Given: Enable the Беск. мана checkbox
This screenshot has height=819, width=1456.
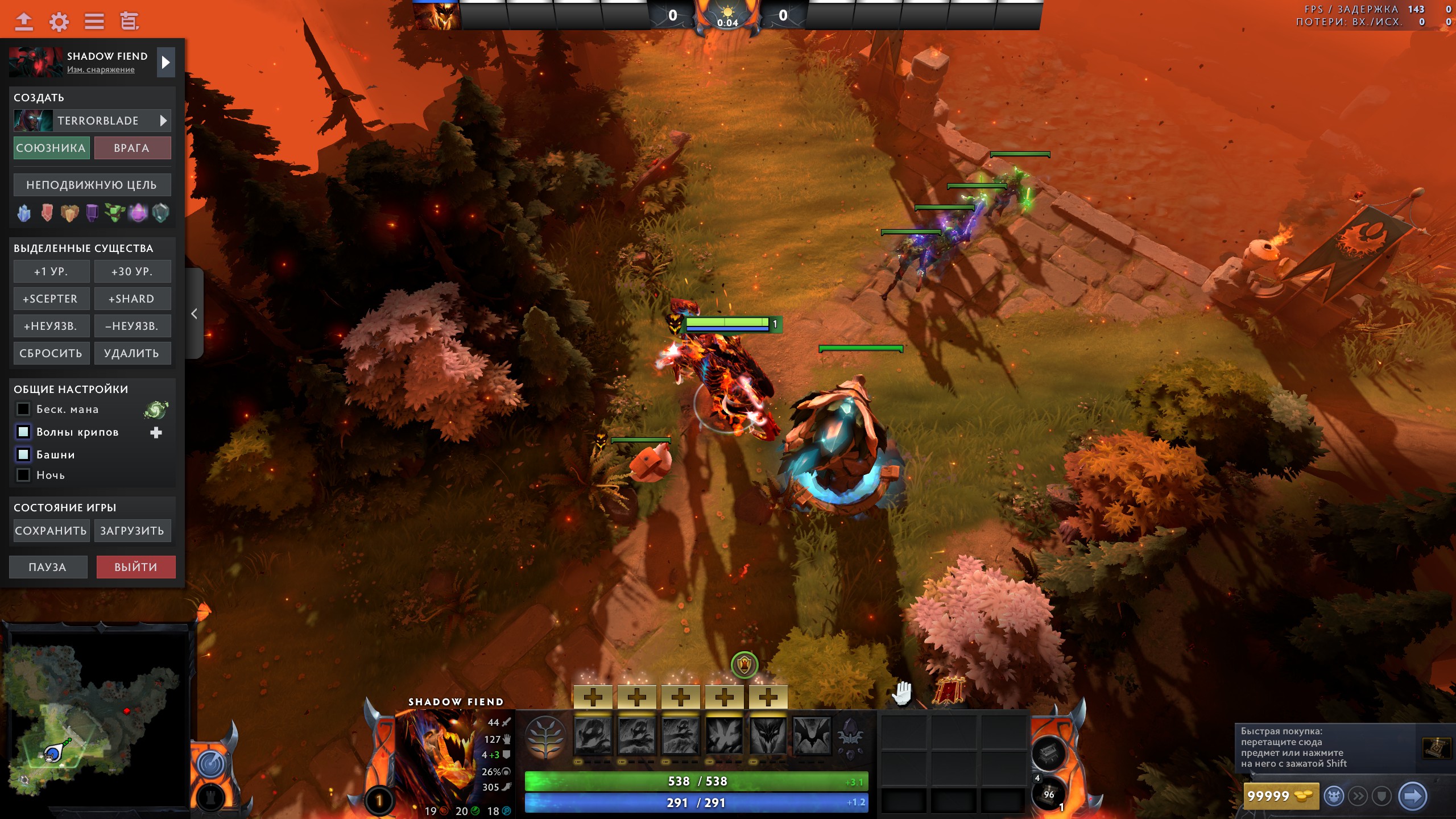Looking at the screenshot, I should pyautogui.click(x=23, y=409).
